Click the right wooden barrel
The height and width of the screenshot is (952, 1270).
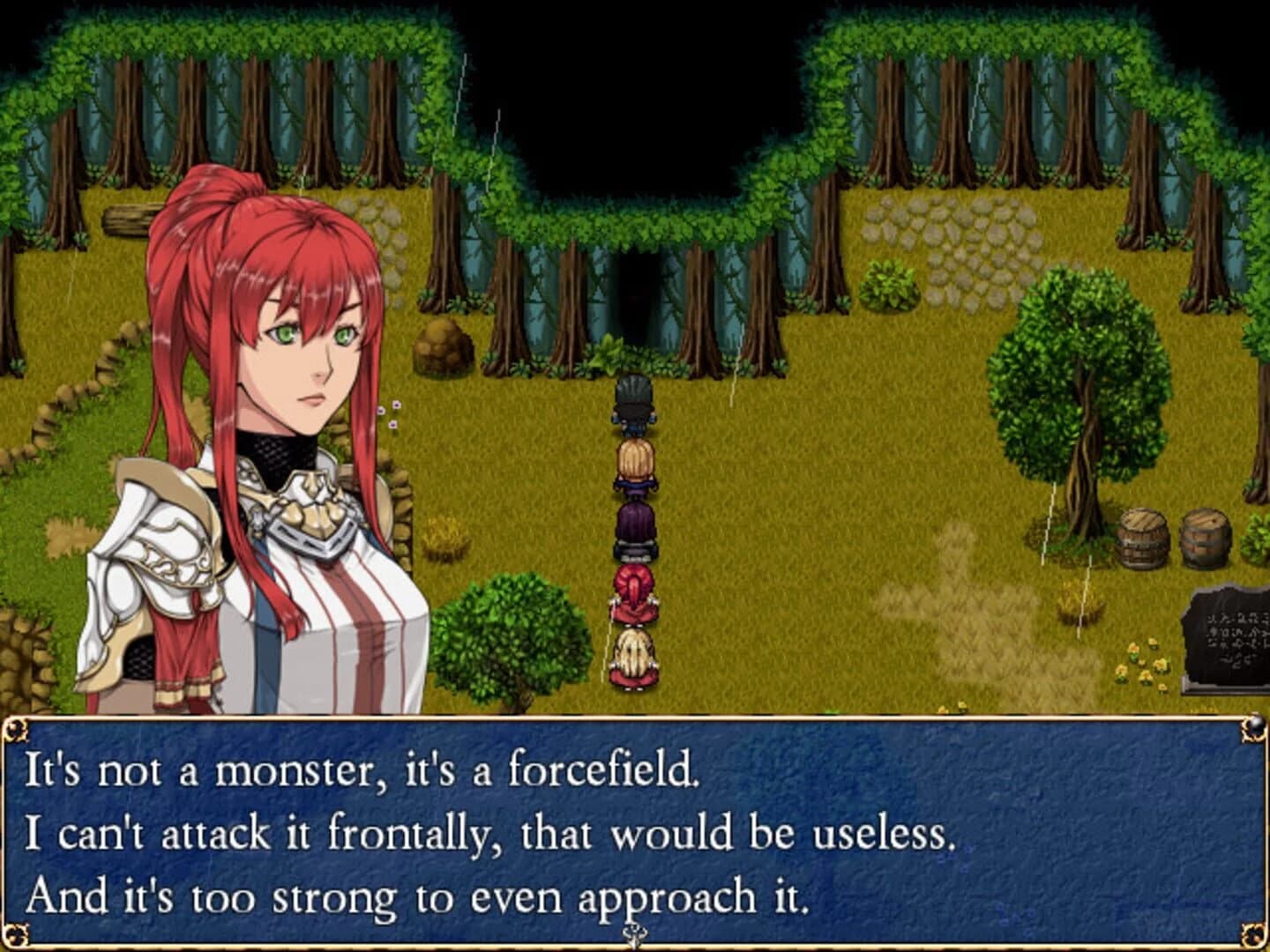tap(1203, 538)
